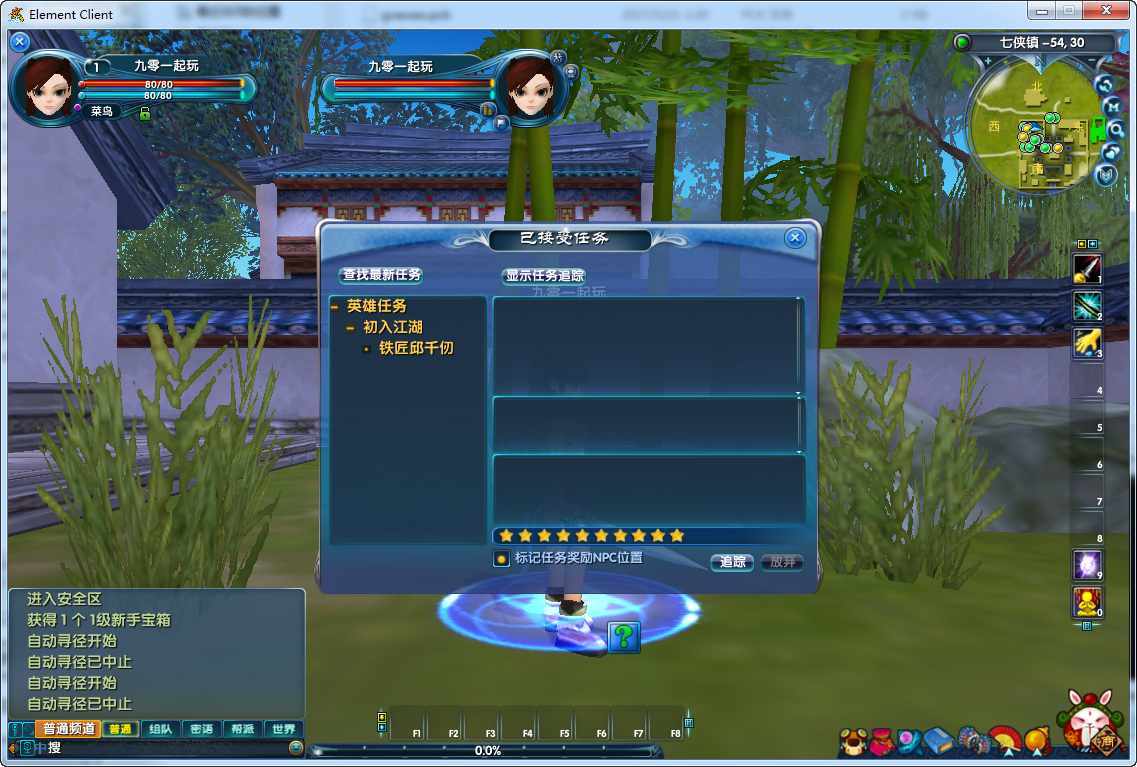Open the blue book icon in the bottom menu

(x=938, y=740)
